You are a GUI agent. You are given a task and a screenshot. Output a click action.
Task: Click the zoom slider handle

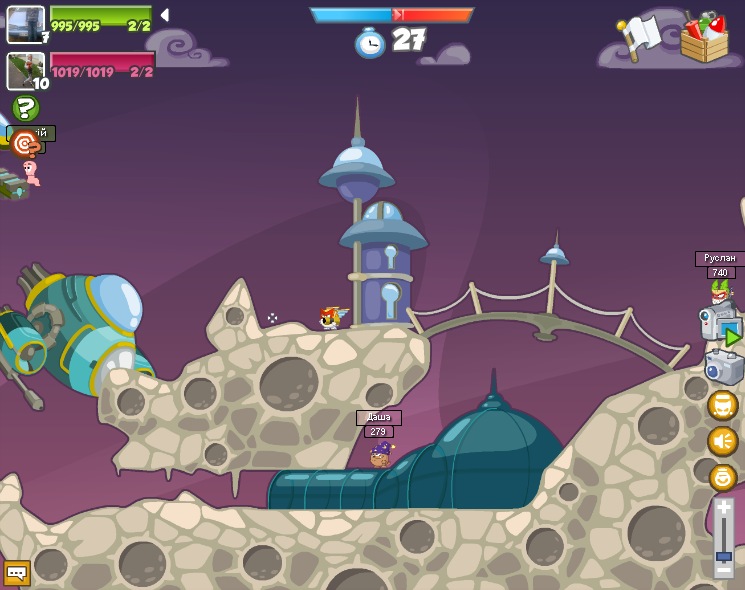pyautogui.click(x=723, y=555)
